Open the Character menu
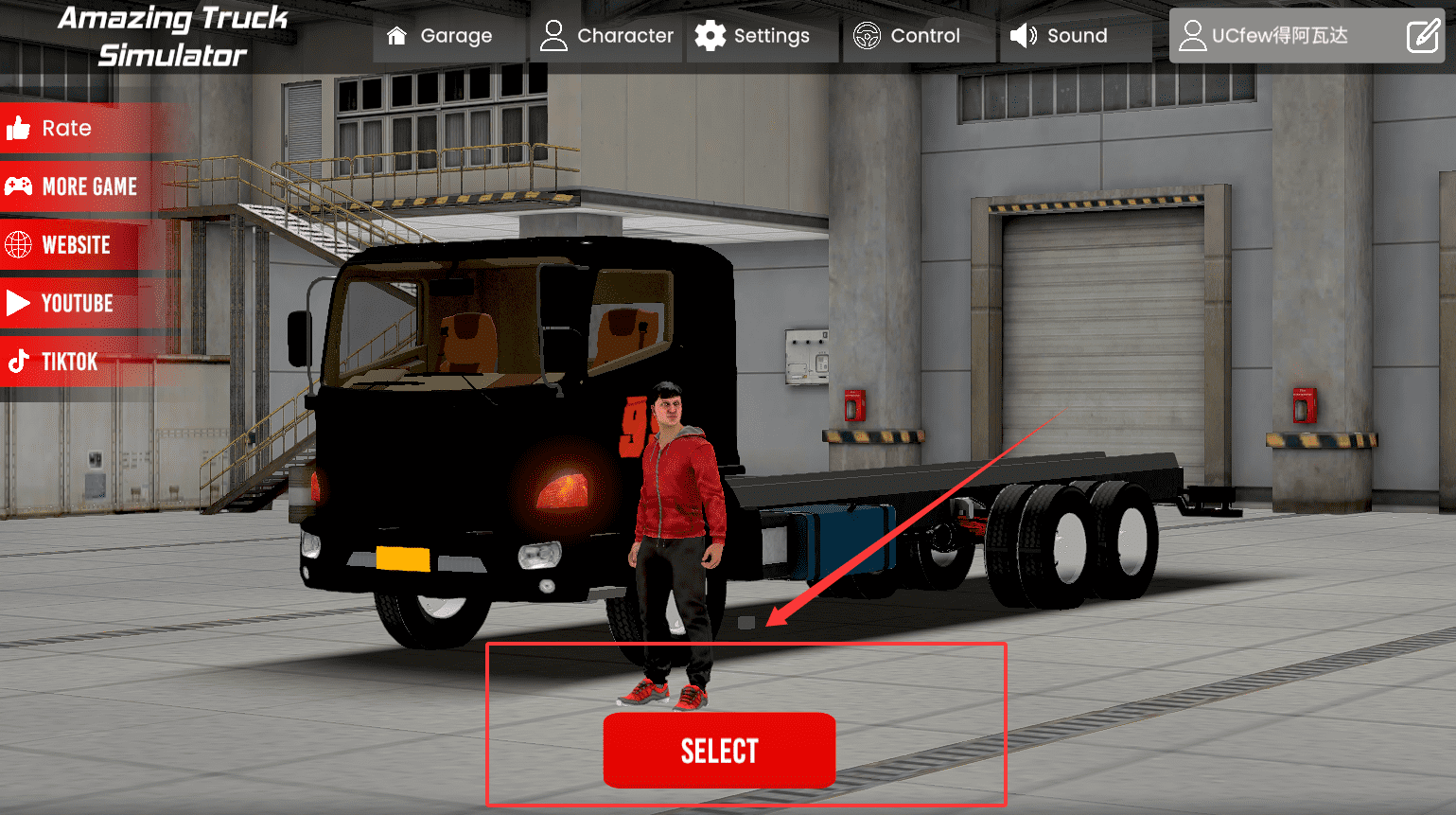 click(606, 36)
